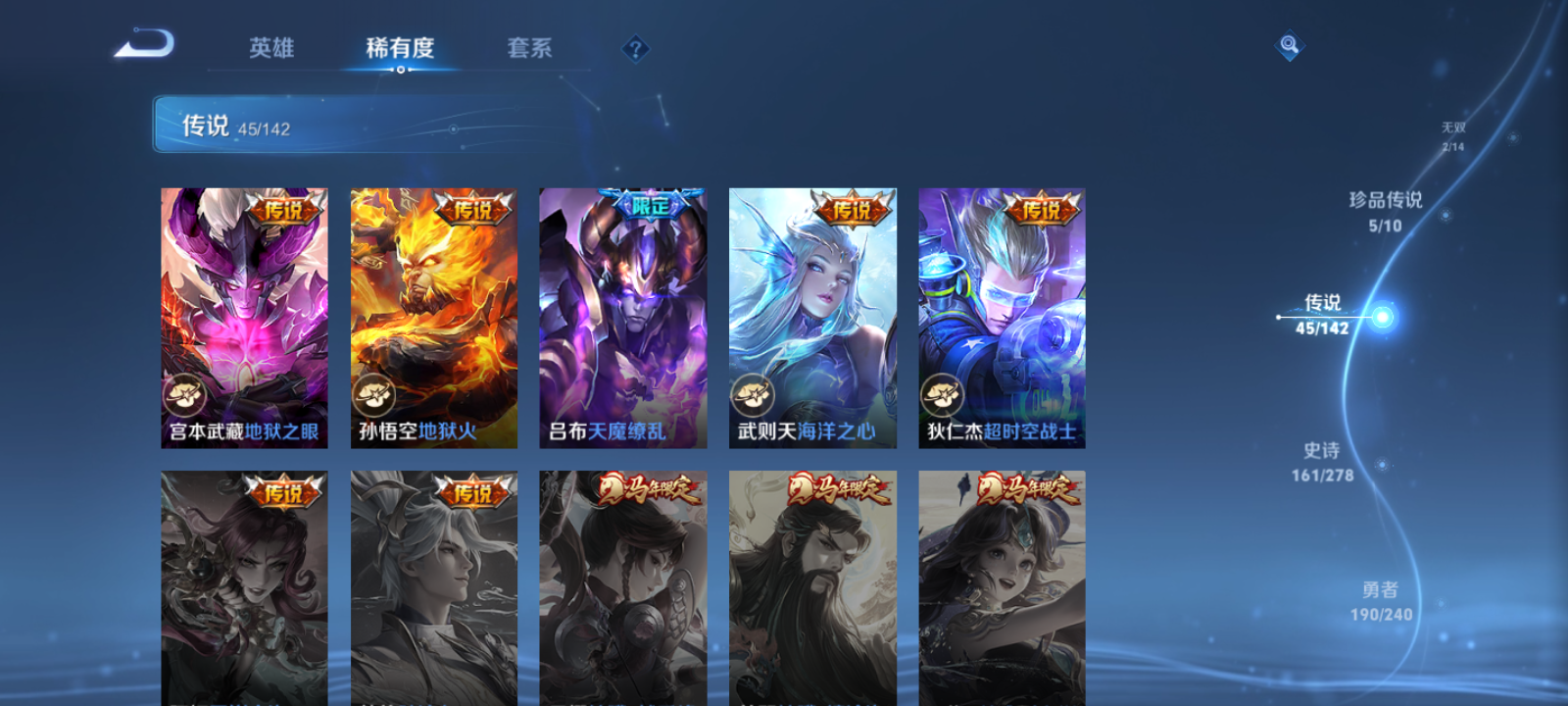Open the help question mark icon

[638, 47]
